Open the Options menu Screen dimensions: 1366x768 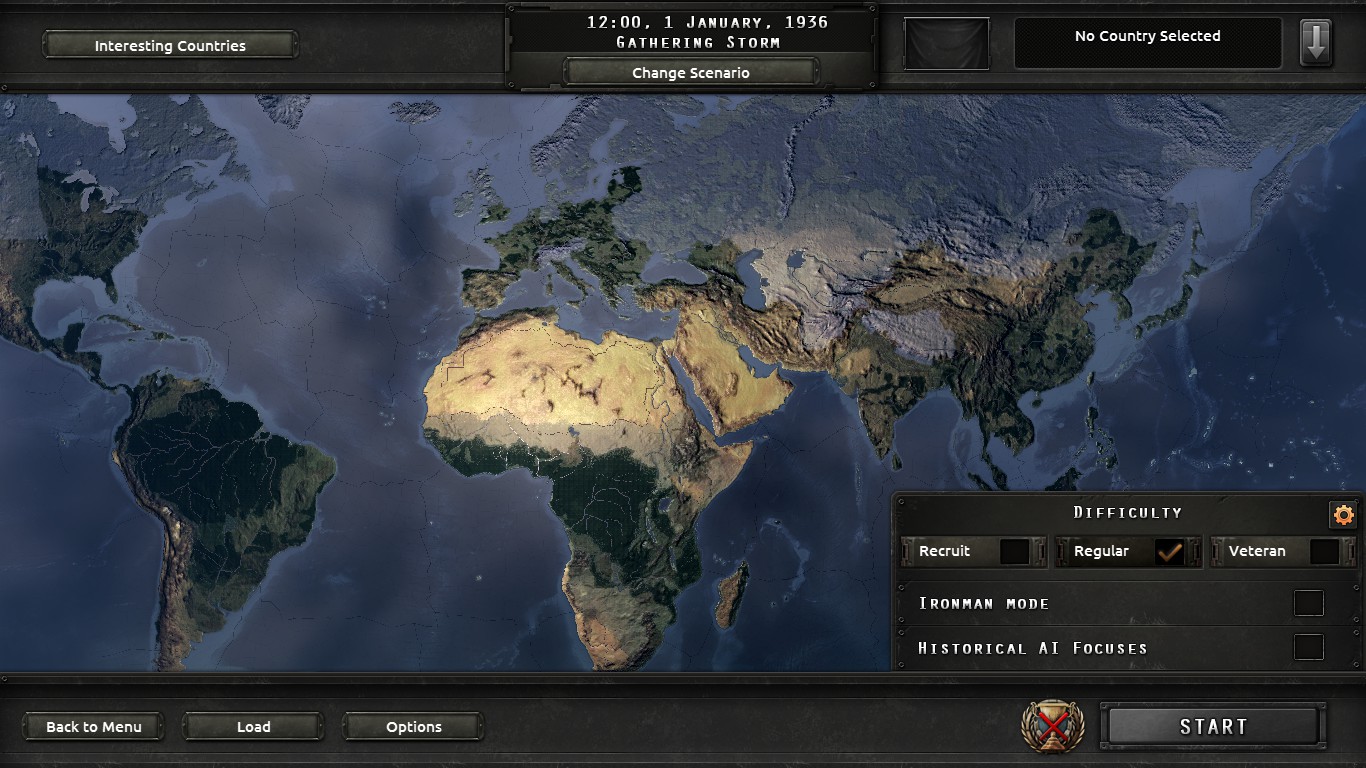[412, 726]
